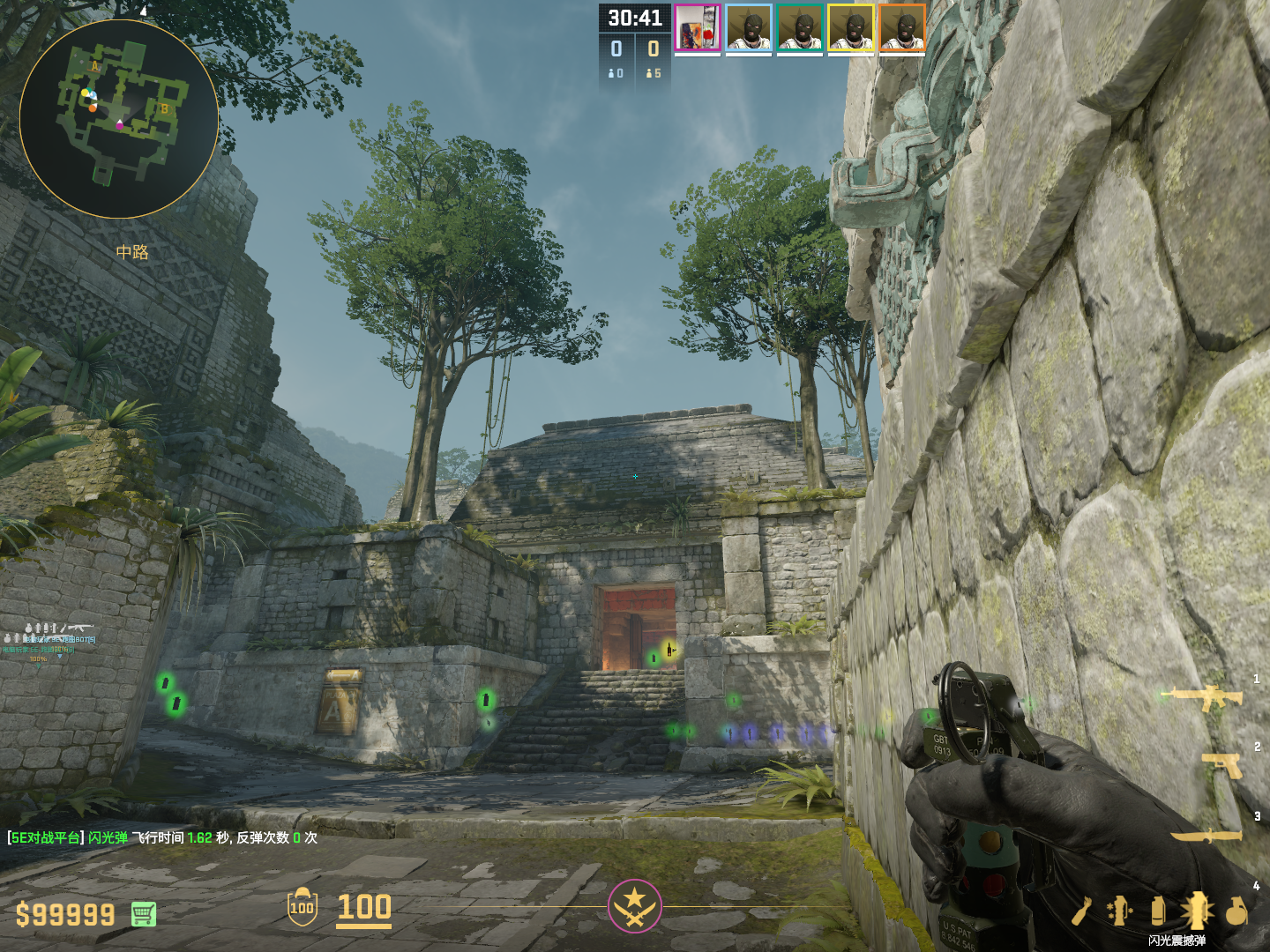The height and width of the screenshot is (952, 1270).
Task: Click the magenta-bordered player avatar
Action: click(698, 27)
